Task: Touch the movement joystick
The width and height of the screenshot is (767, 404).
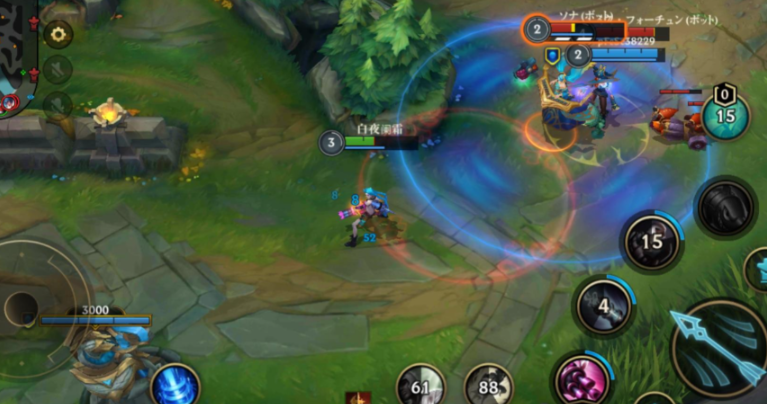Action: [x=22, y=307]
